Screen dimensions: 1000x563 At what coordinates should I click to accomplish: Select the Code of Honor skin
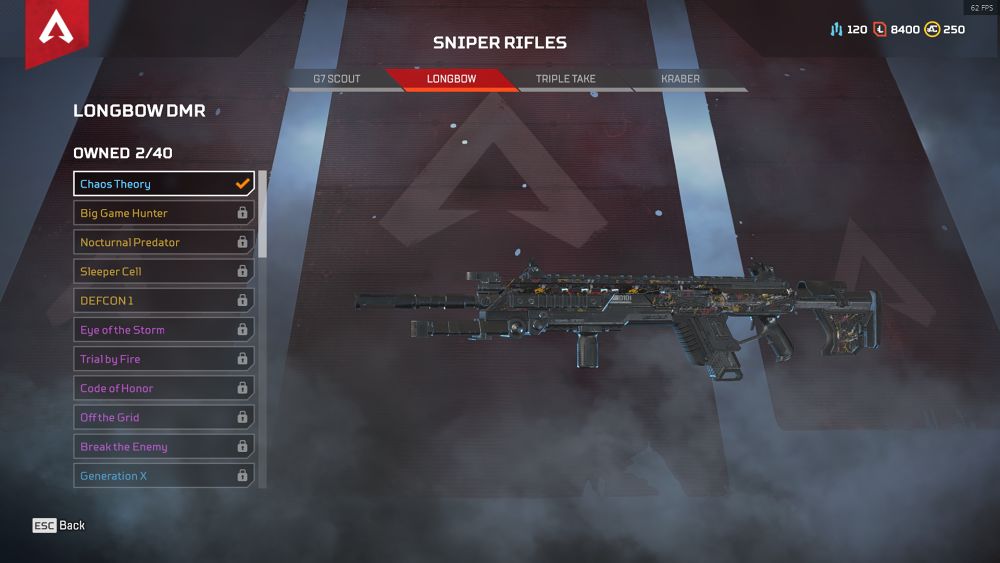click(164, 388)
